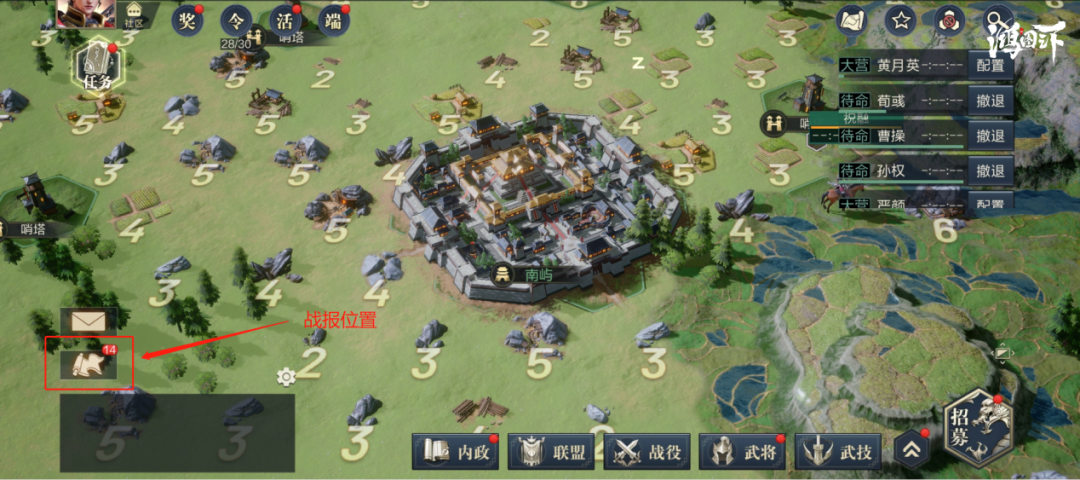Open the 联盟 alliance menu

click(552, 452)
